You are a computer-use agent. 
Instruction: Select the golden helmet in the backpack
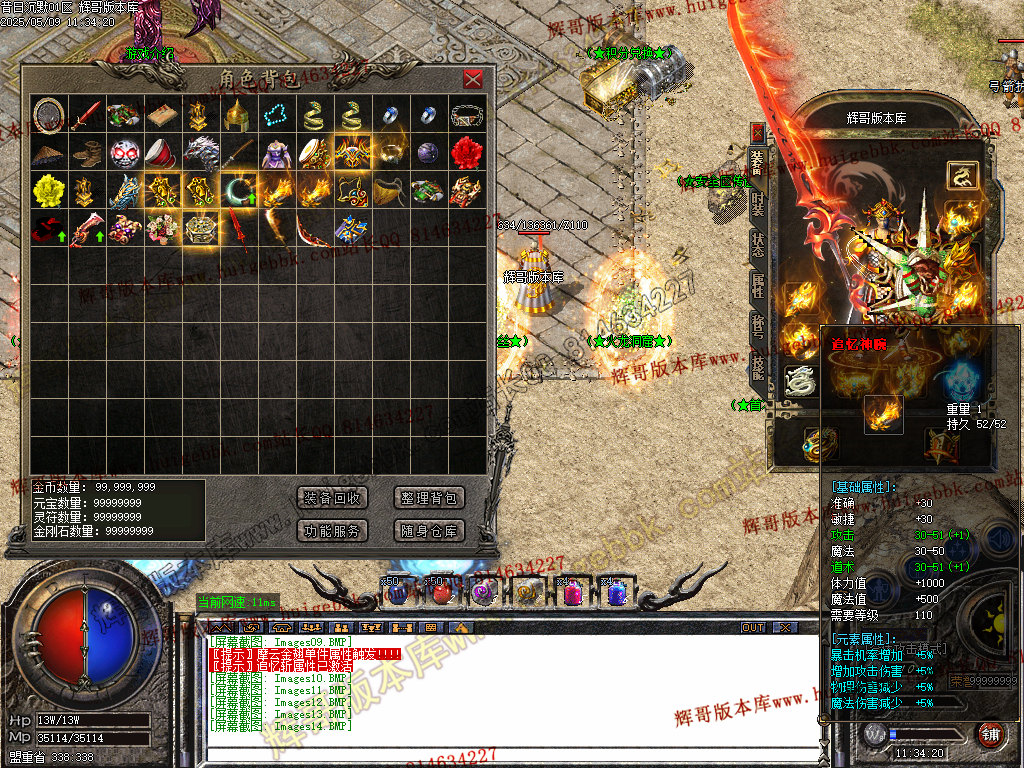[x=237, y=115]
